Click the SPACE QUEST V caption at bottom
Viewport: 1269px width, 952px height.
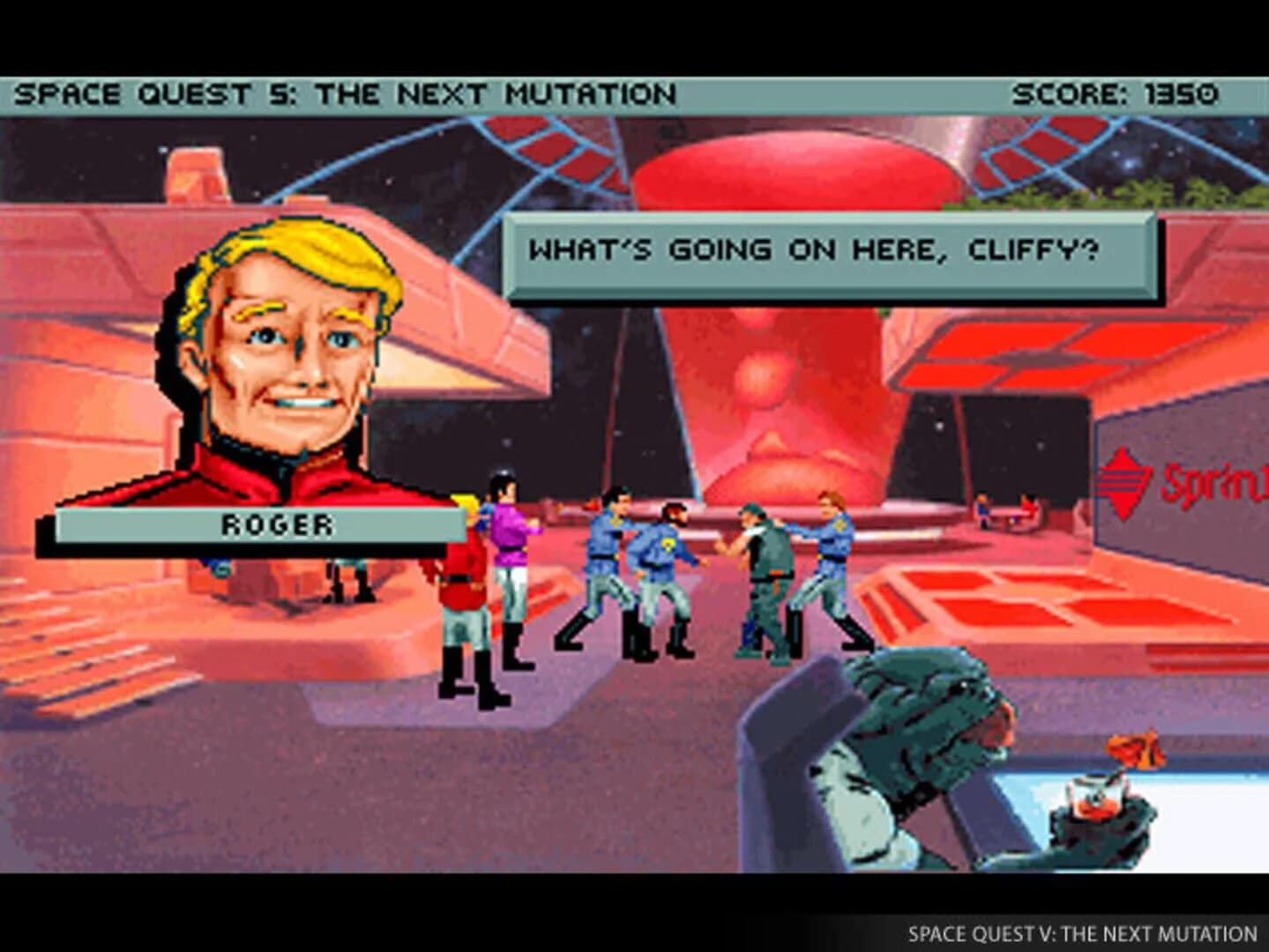point(1085,930)
